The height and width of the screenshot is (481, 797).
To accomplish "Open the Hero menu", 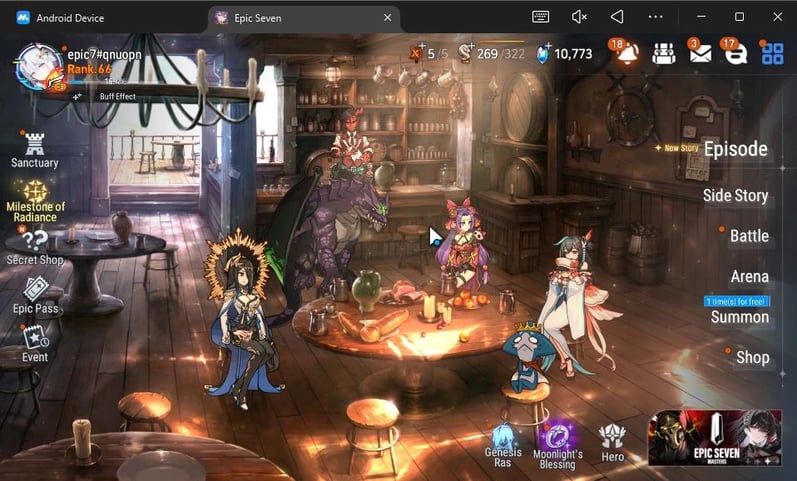I will click(x=612, y=440).
